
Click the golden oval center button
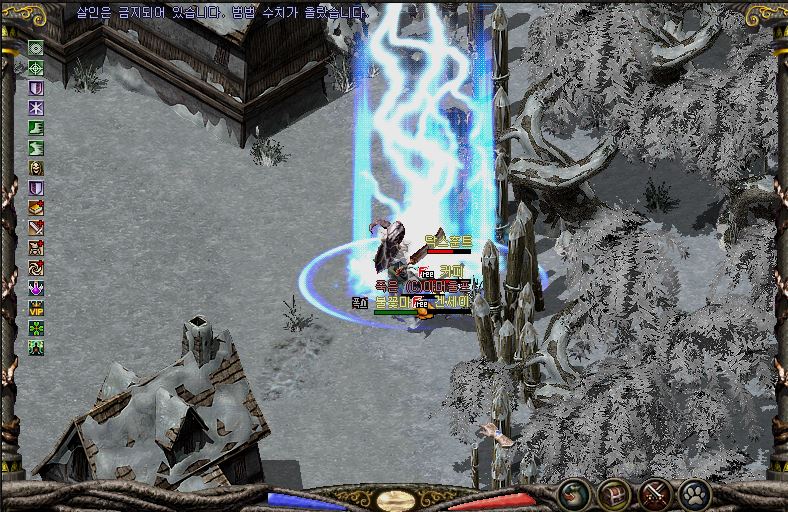395,499
